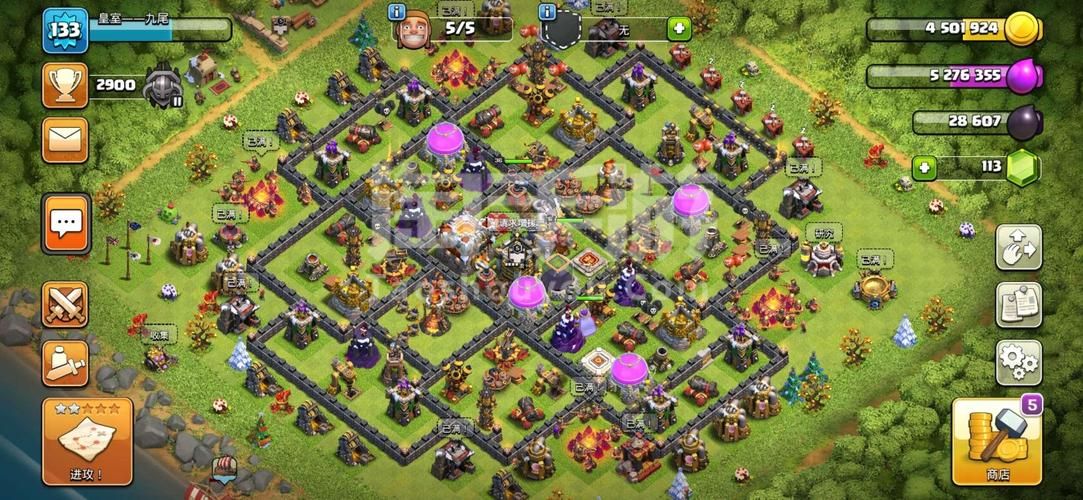Click the hand with arrows edit button
1083x500 pixels.
pos(1018,248)
